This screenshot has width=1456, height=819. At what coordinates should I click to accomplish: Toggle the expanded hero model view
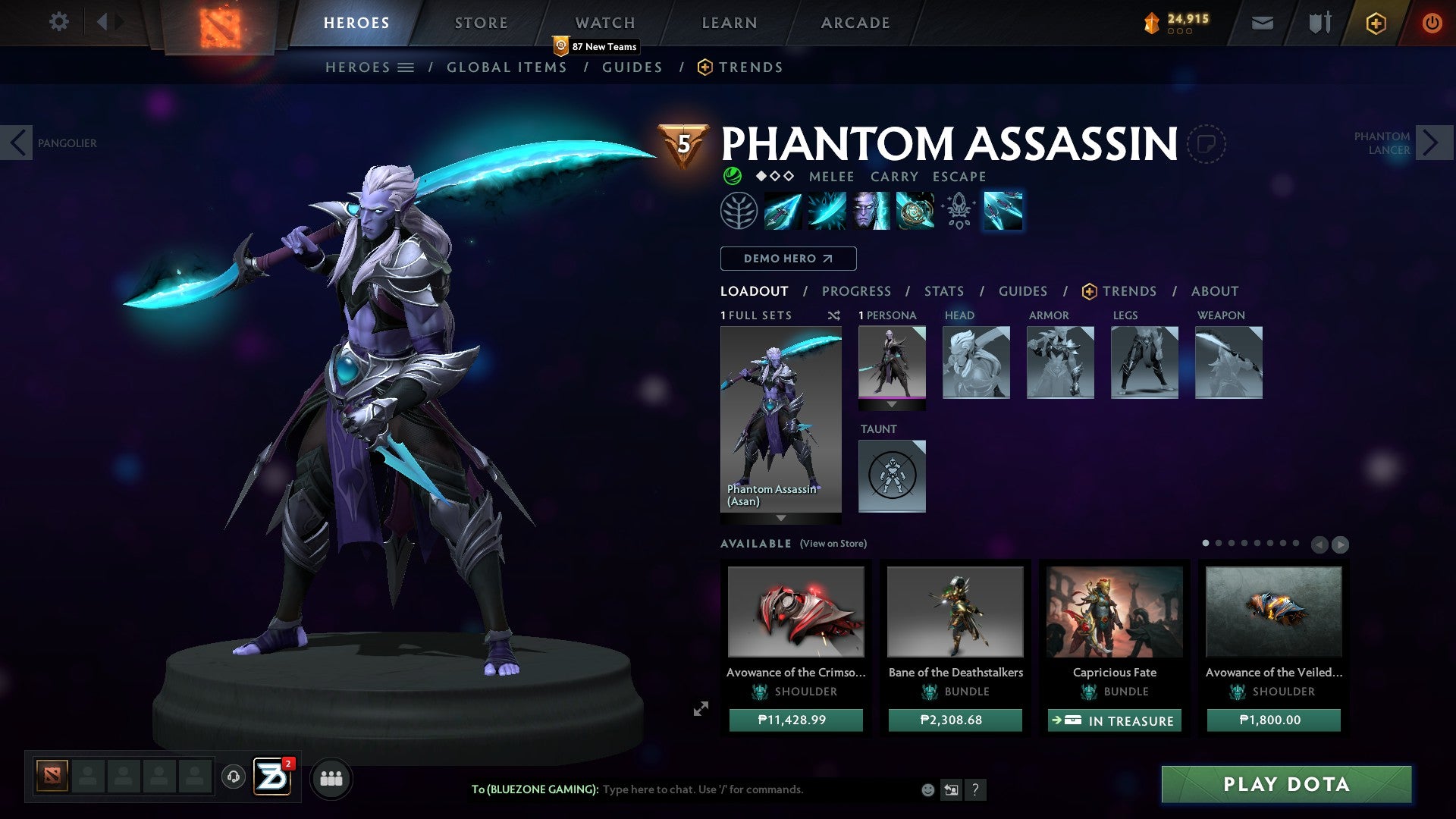point(700,709)
